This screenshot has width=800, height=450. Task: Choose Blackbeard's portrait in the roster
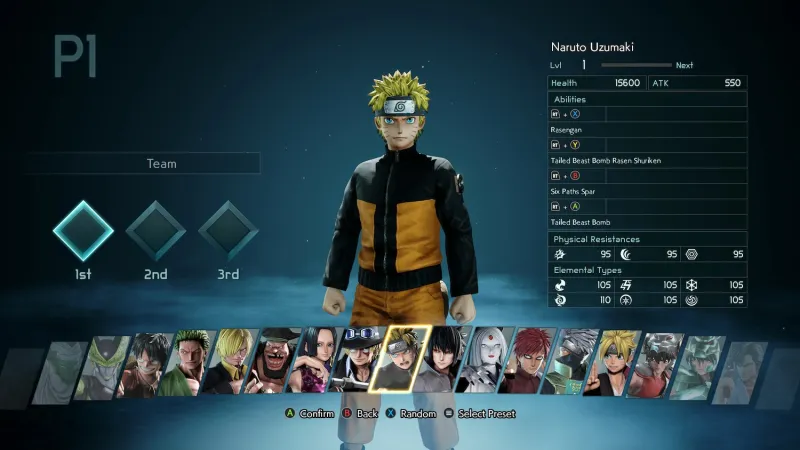point(274,360)
